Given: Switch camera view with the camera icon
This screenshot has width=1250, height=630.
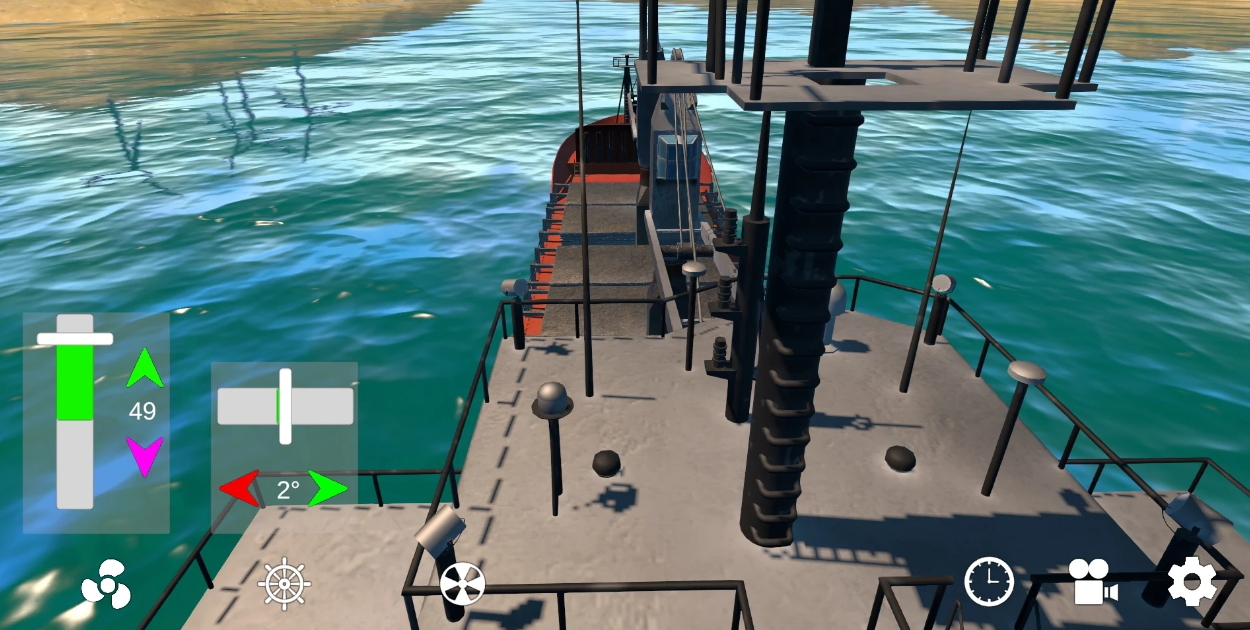Looking at the screenshot, I should 1092,581.
